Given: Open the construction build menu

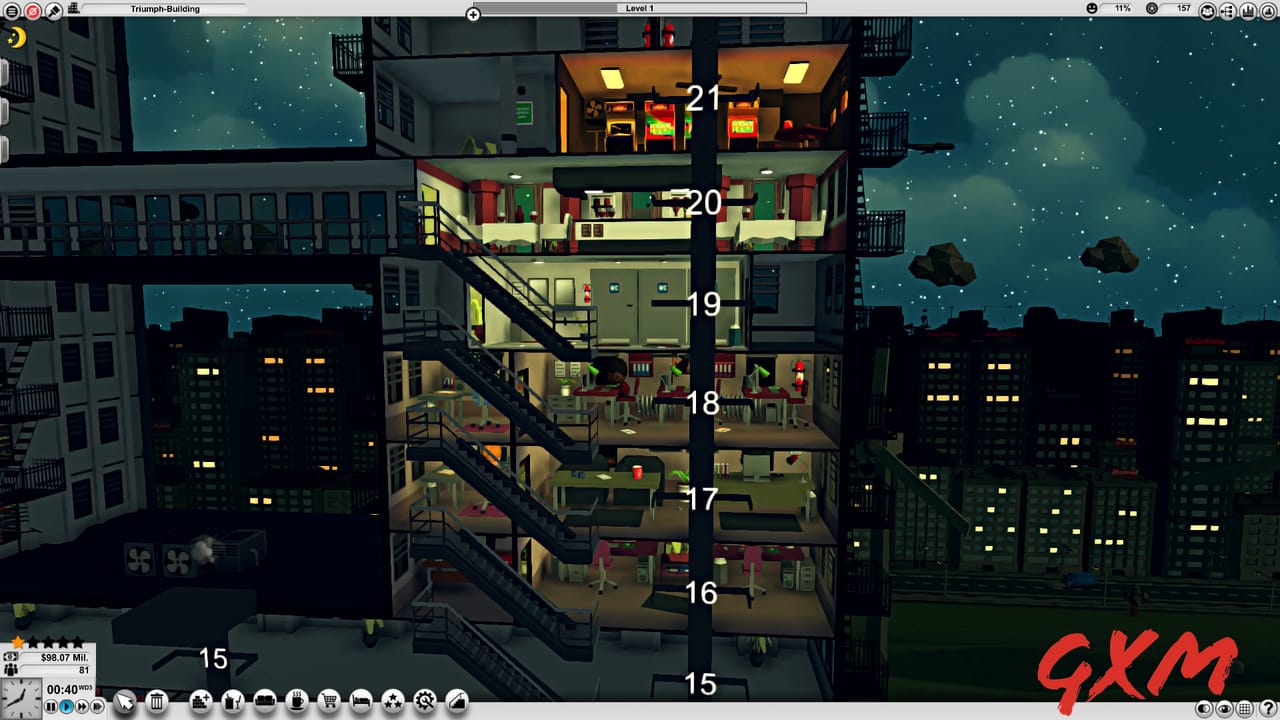Looking at the screenshot, I should (x=199, y=701).
